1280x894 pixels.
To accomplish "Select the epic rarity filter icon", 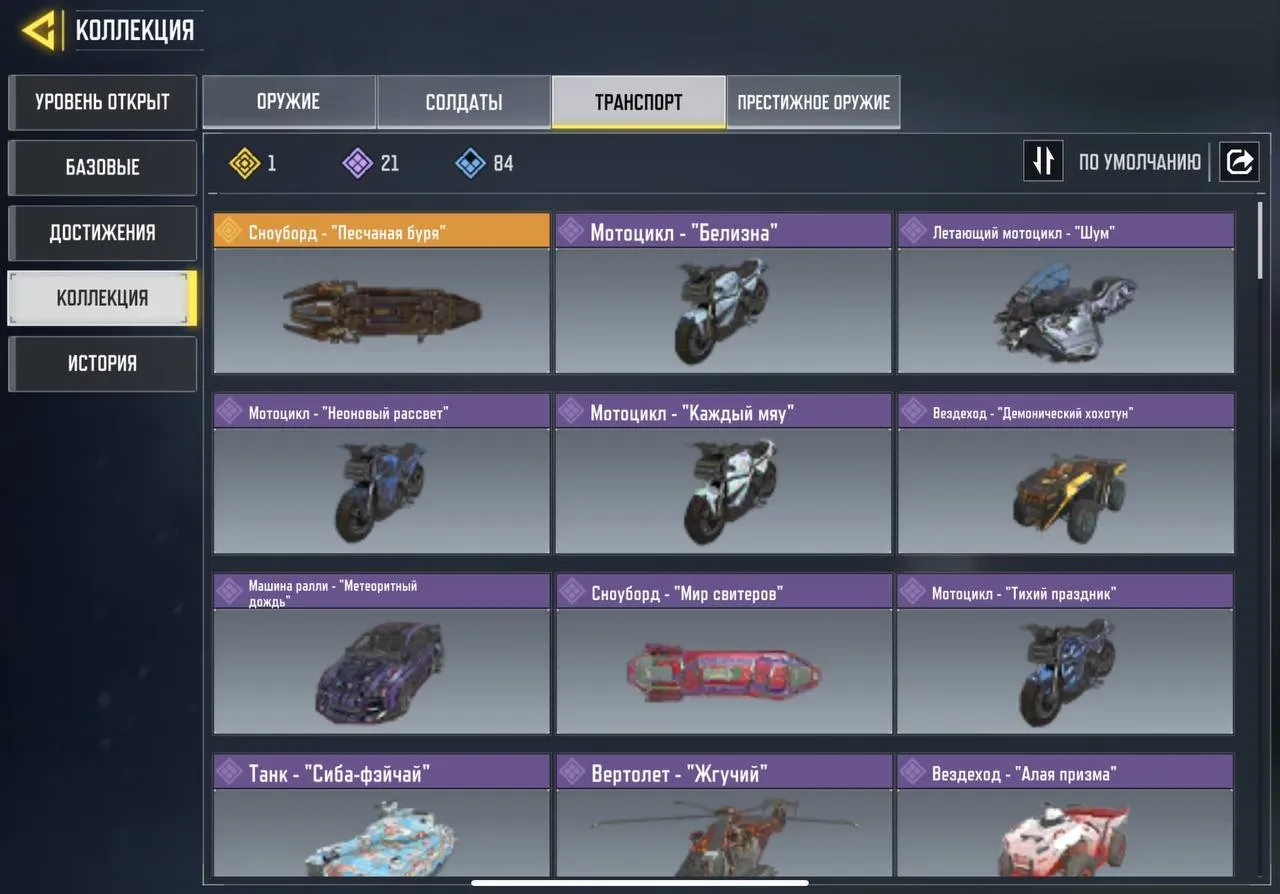I will pyautogui.click(x=356, y=163).
